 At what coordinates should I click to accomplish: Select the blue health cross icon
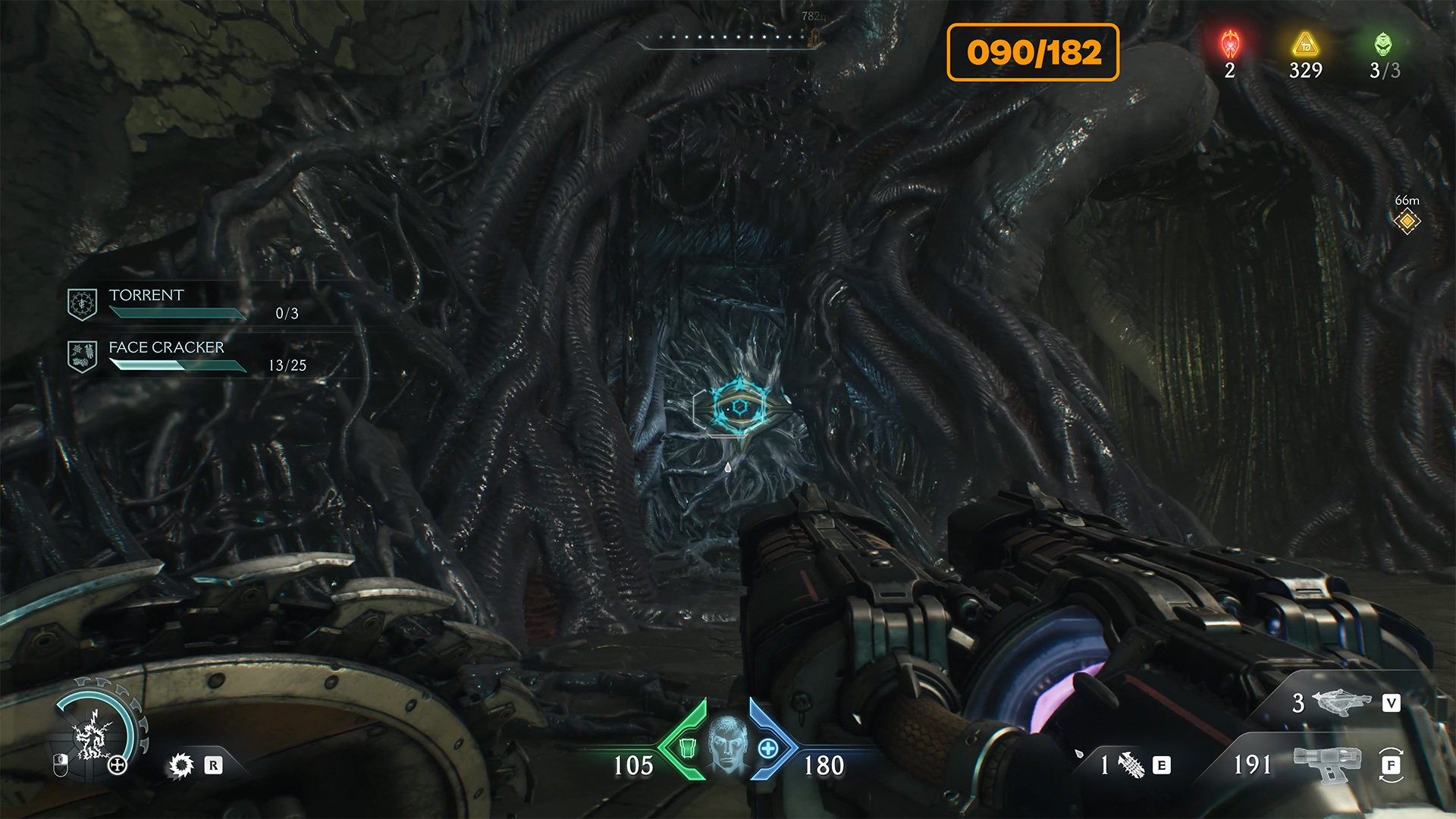click(x=768, y=748)
